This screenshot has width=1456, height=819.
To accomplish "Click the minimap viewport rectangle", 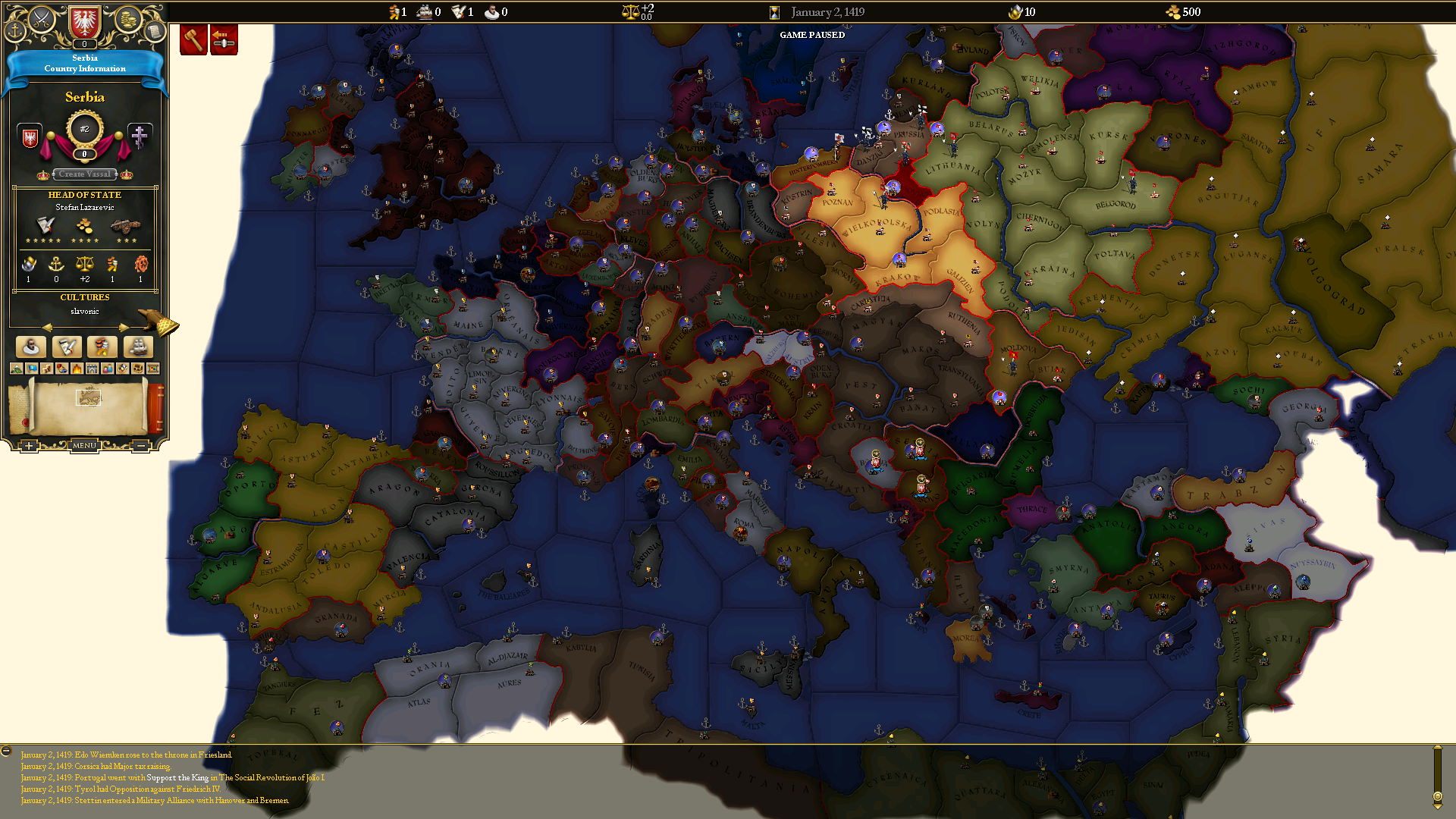I will [x=88, y=397].
